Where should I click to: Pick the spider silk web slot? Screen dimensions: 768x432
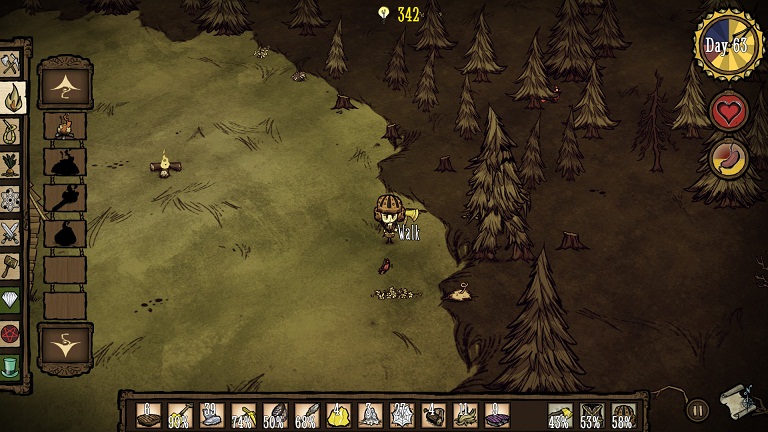(402, 415)
